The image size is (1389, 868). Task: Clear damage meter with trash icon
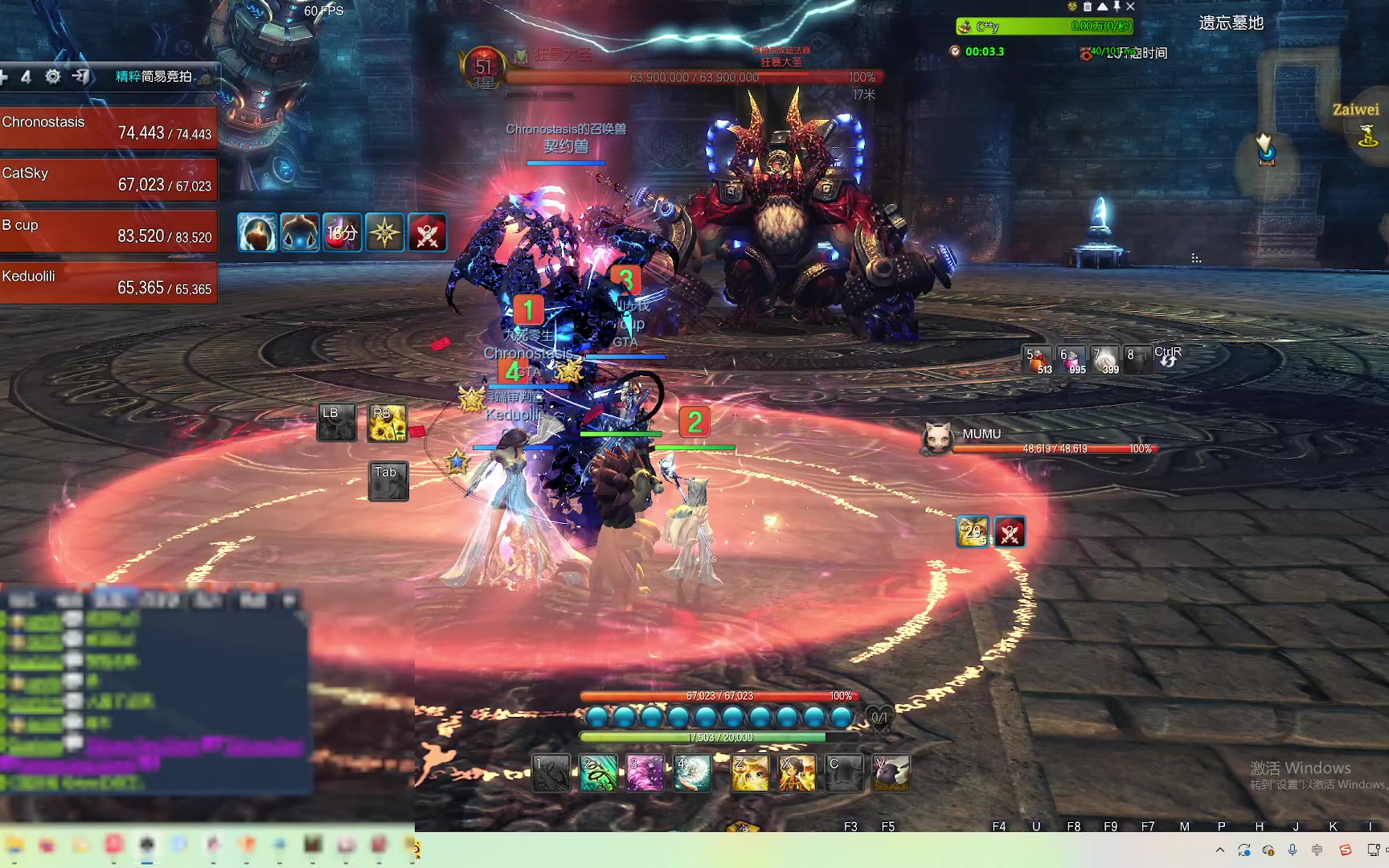(1088, 6)
